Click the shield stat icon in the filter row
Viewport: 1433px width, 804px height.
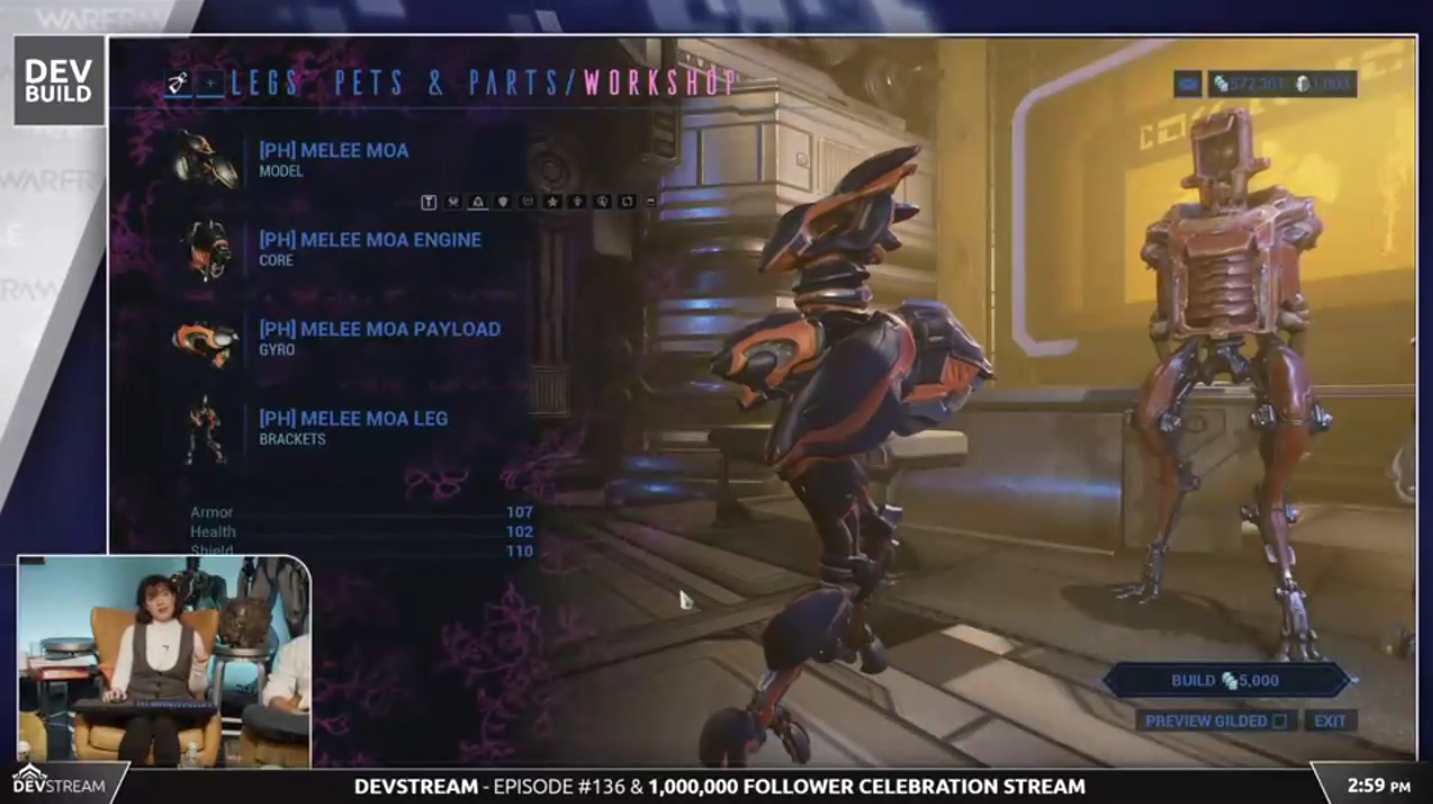point(504,202)
